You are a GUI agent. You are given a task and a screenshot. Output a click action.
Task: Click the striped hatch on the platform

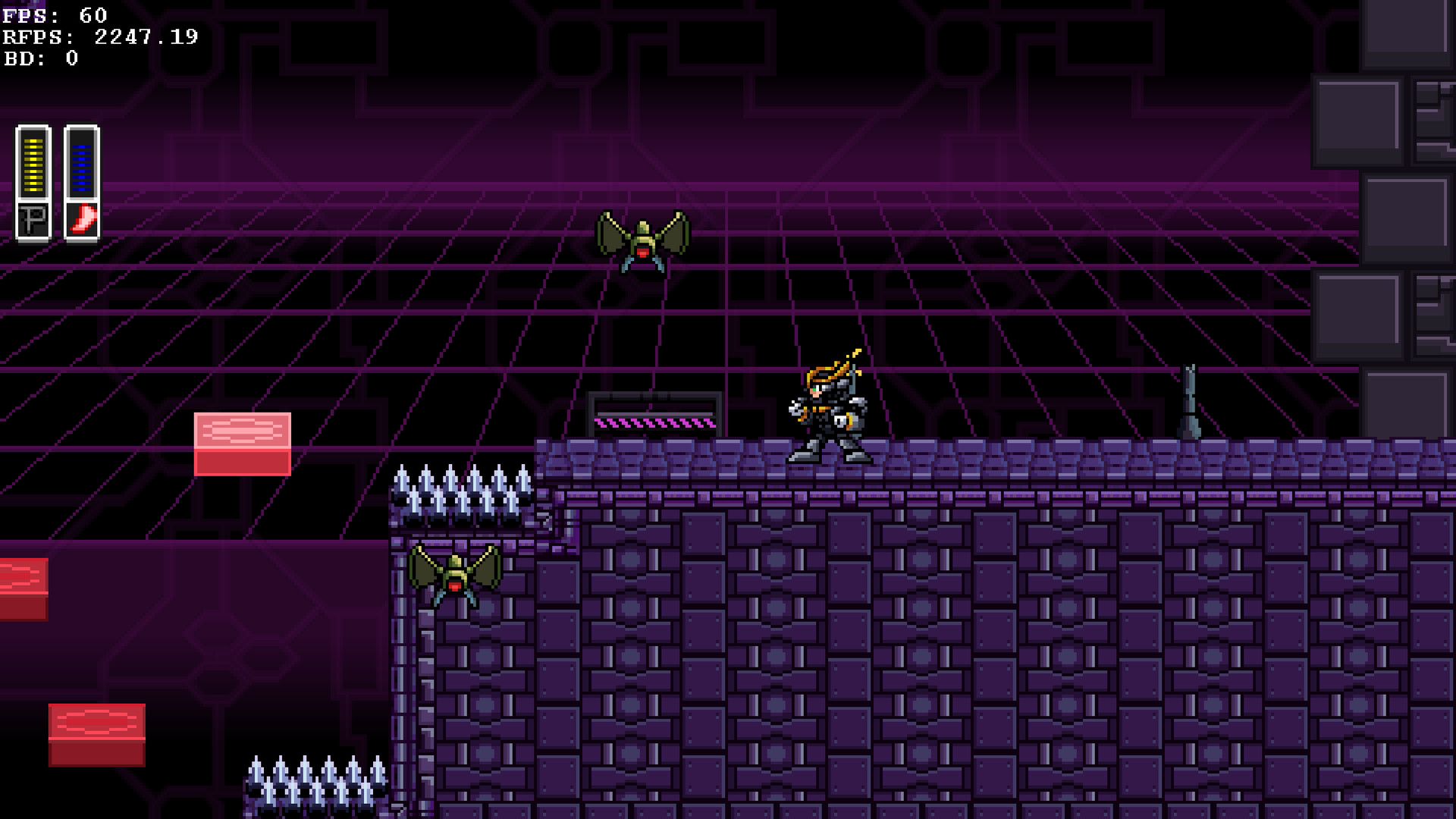(x=655, y=415)
